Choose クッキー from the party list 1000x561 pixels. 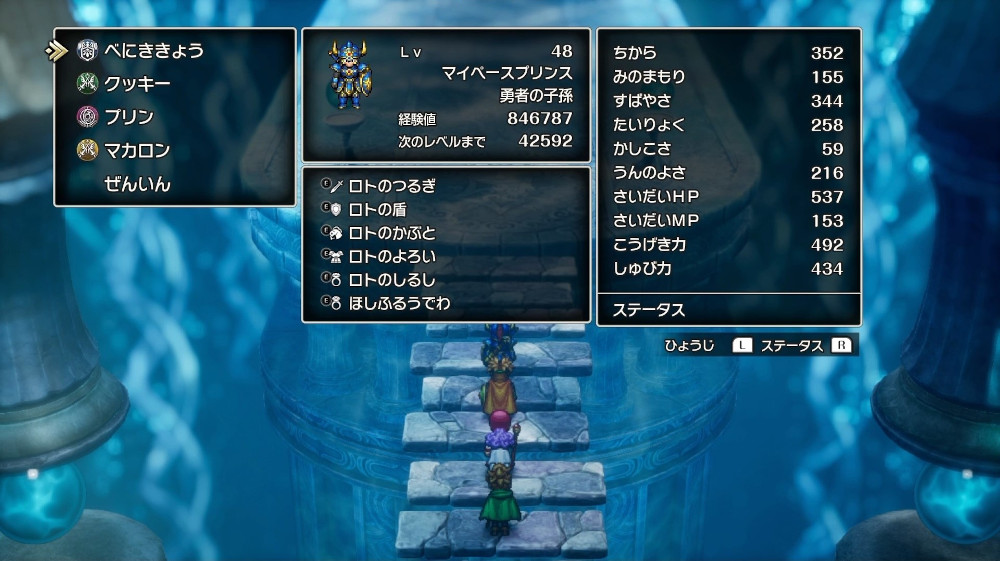[137, 84]
